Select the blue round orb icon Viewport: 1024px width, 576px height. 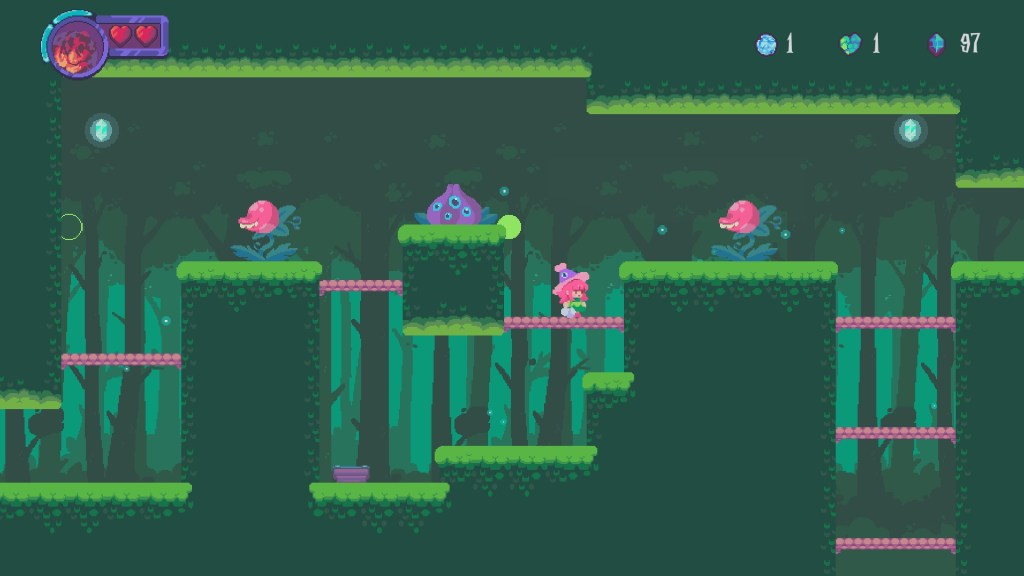pyautogui.click(x=766, y=44)
